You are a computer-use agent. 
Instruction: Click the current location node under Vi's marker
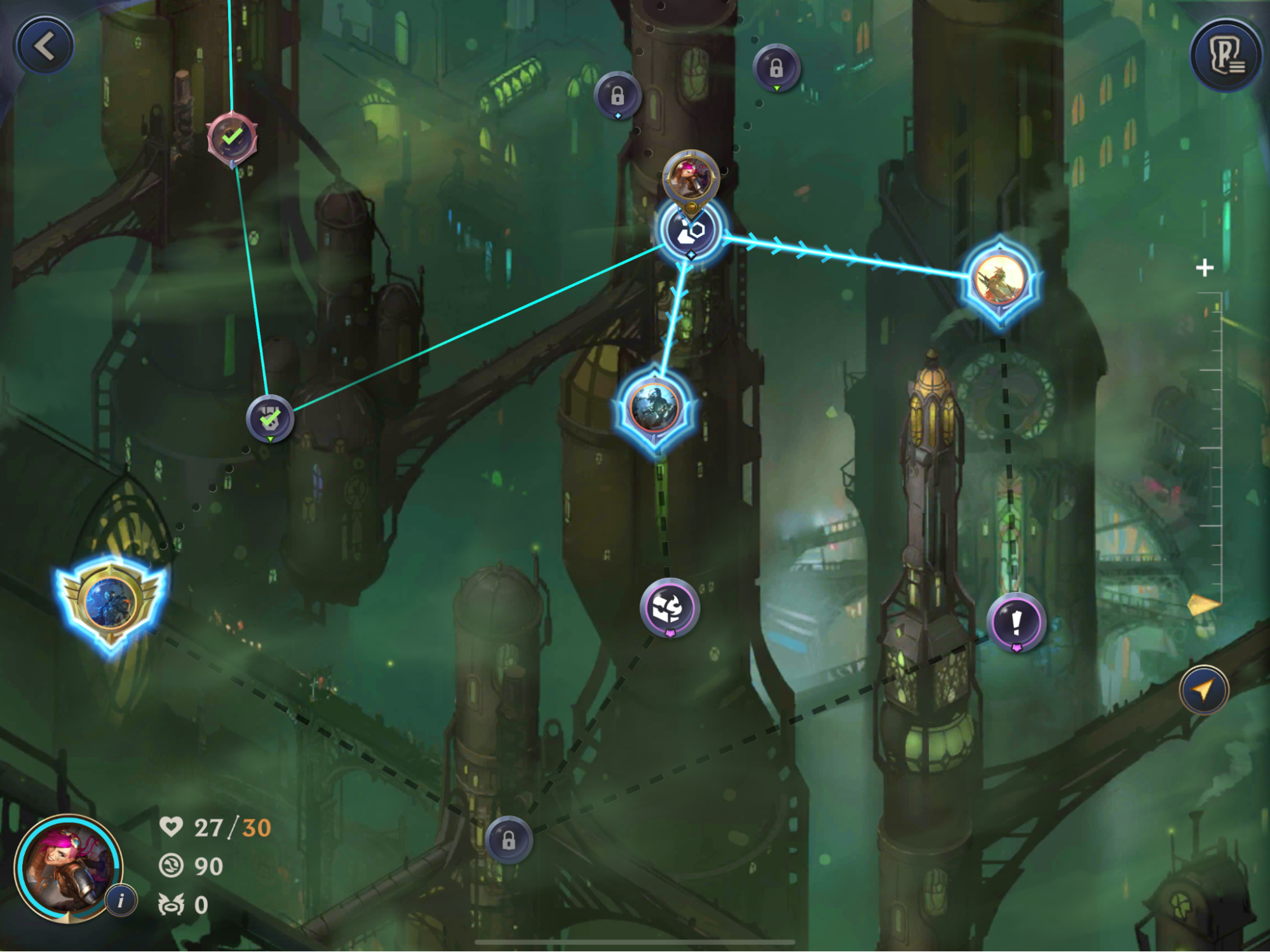pyautogui.click(x=691, y=231)
